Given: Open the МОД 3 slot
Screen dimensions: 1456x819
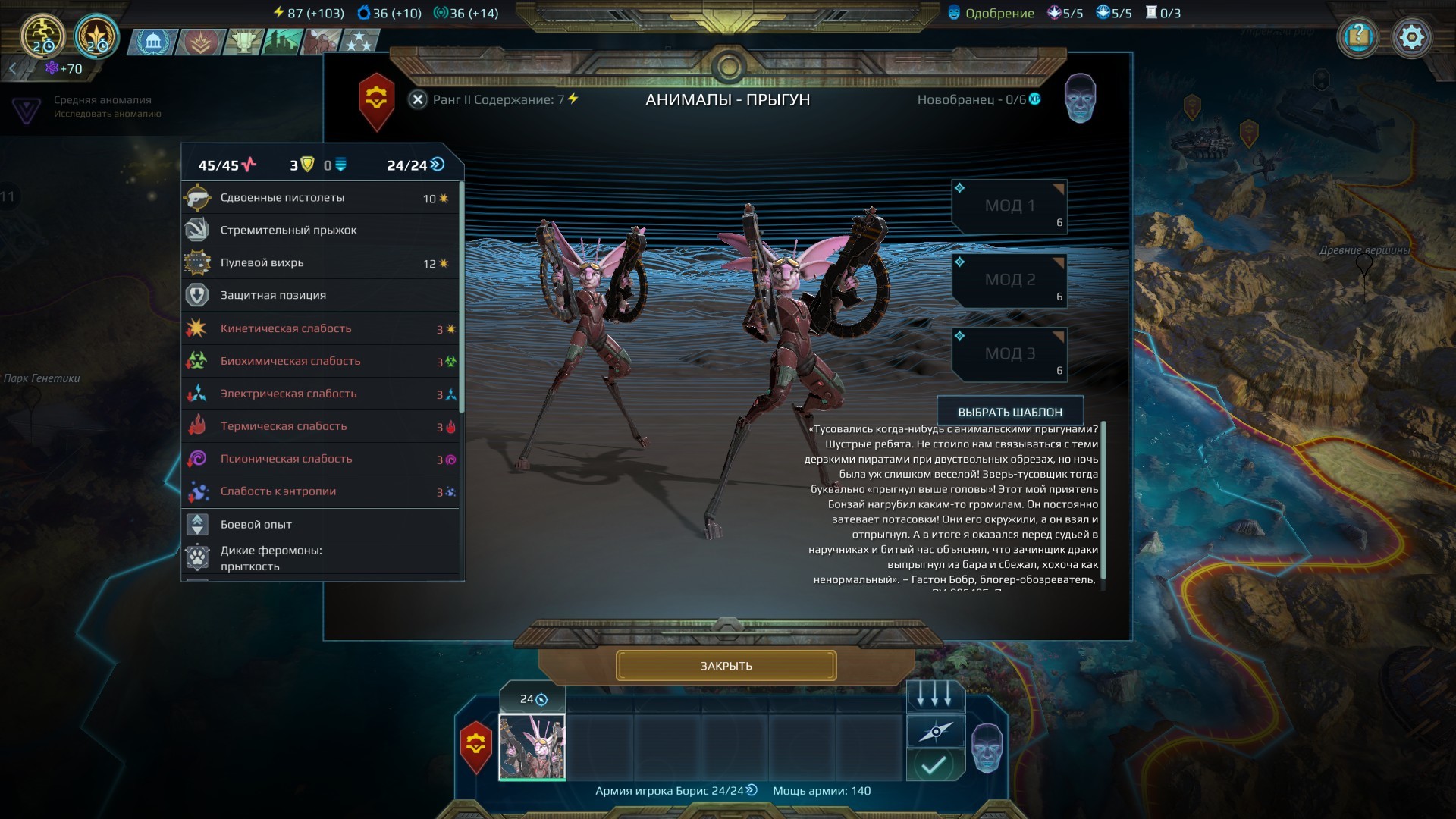Looking at the screenshot, I should [1009, 354].
